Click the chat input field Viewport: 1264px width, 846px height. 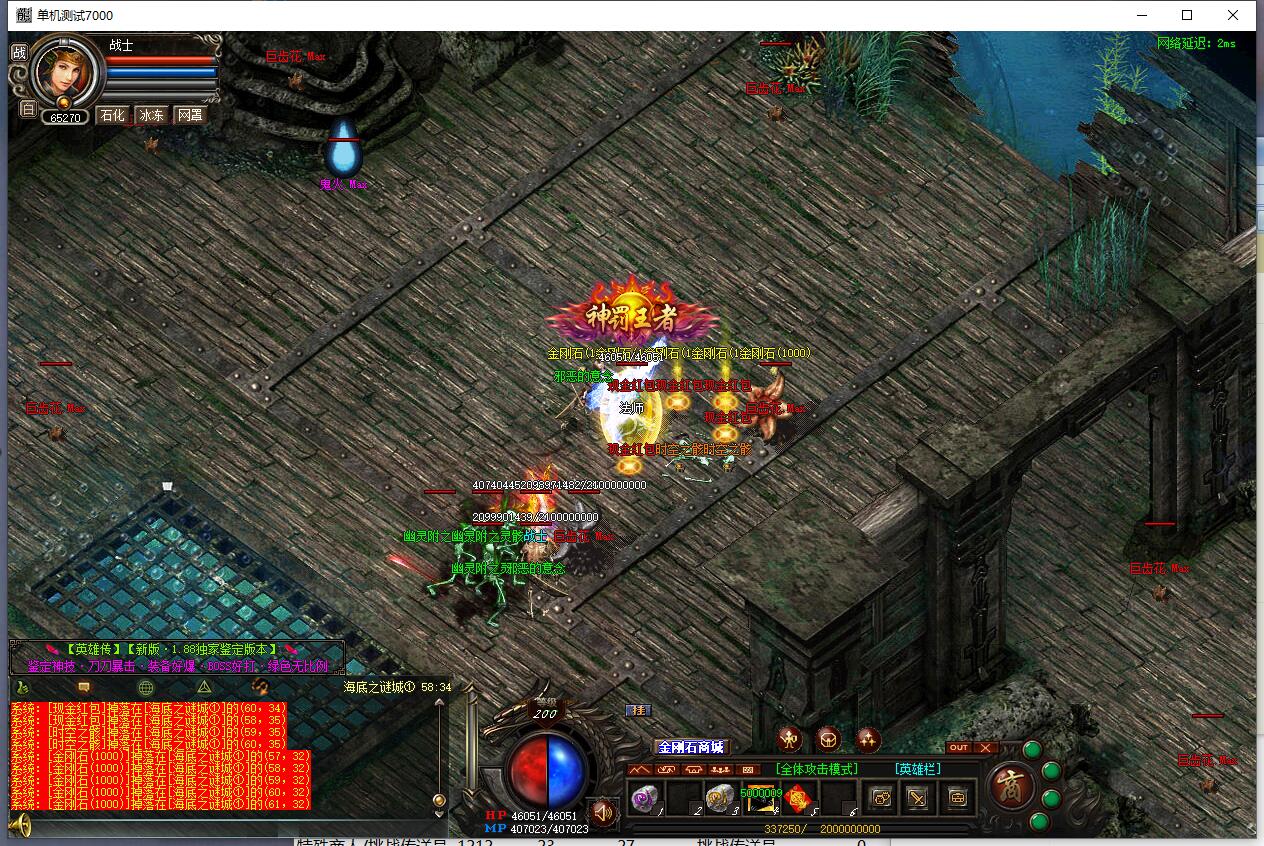point(230,826)
